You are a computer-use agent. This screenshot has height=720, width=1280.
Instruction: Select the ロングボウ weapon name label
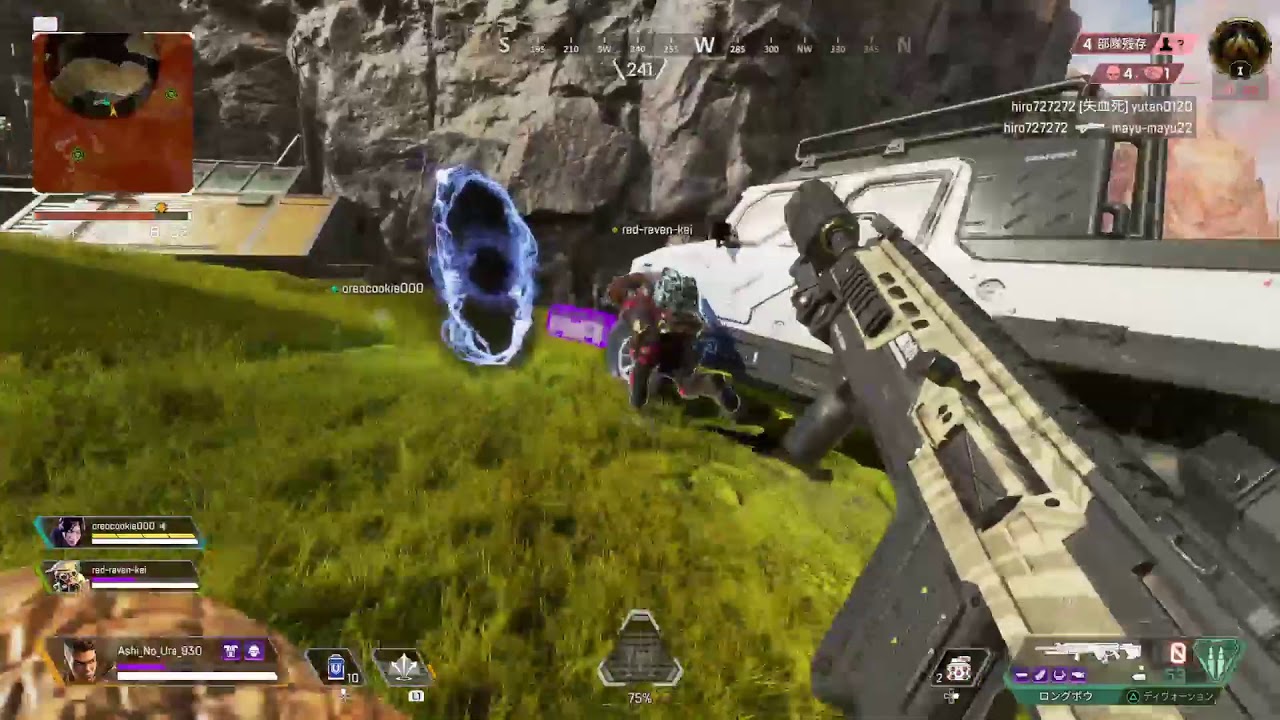click(1065, 695)
